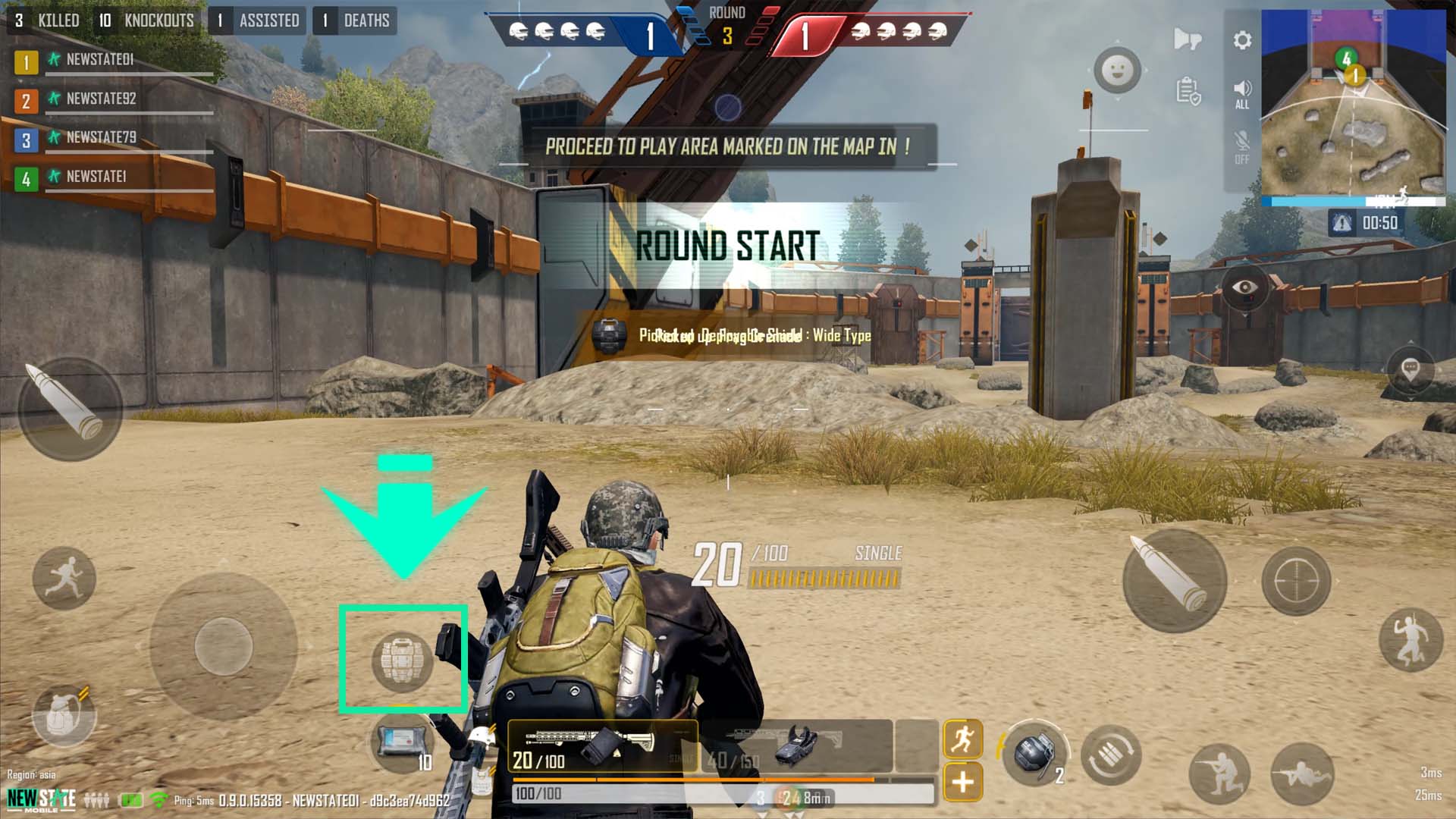This screenshot has width=1456, height=819.
Task: Tap the quick chat loudspeaker icon
Action: 1187,38
